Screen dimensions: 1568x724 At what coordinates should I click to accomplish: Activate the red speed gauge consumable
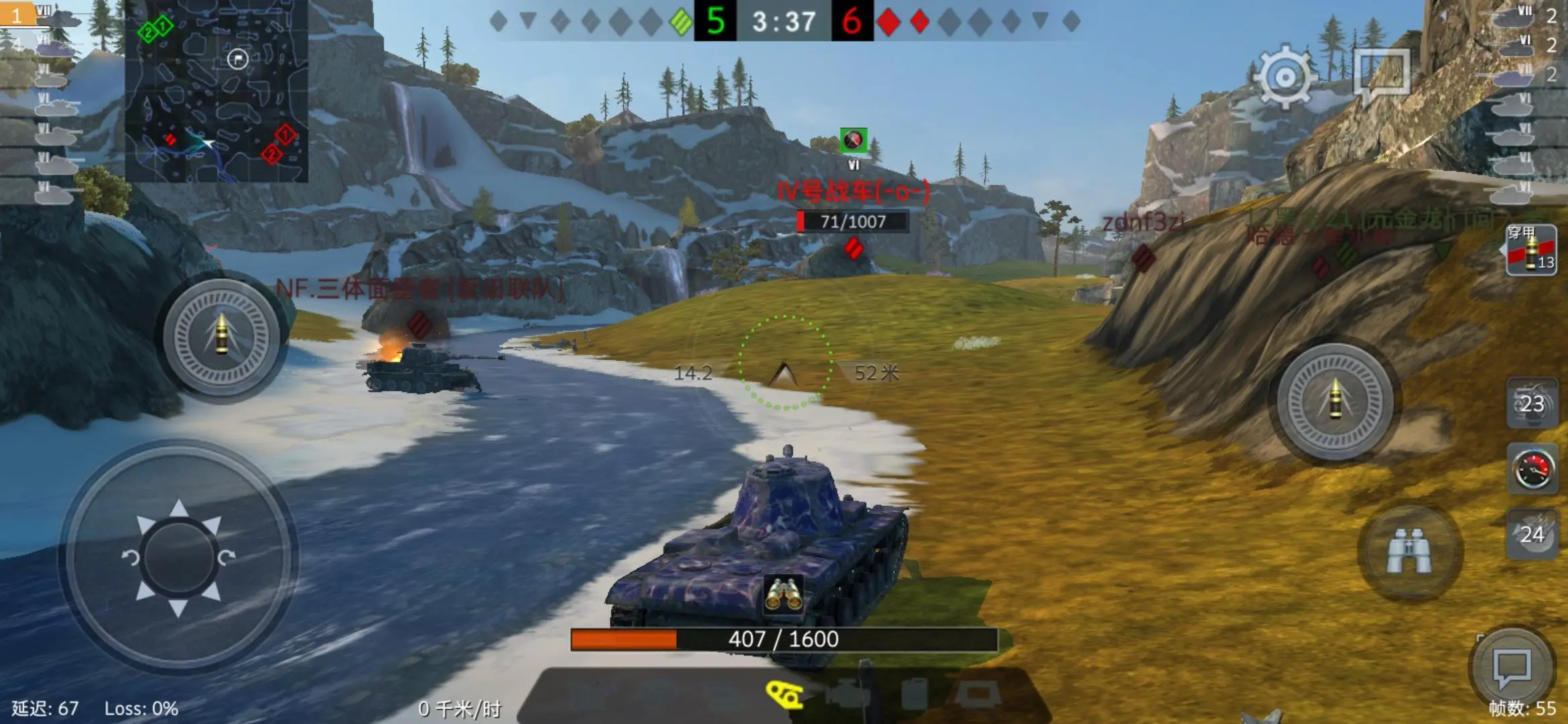tap(1532, 469)
